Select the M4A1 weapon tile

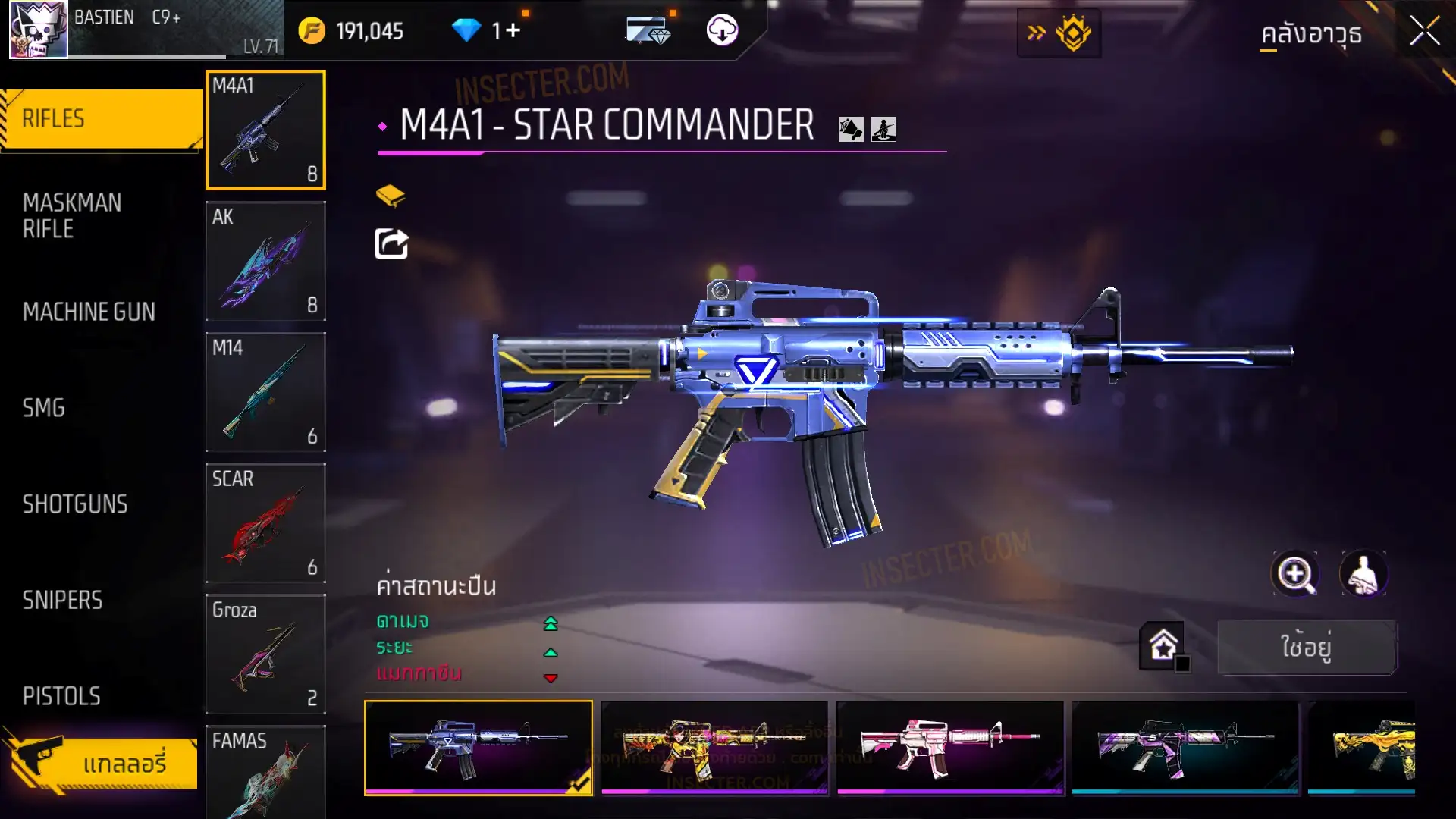pyautogui.click(x=265, y=130)
